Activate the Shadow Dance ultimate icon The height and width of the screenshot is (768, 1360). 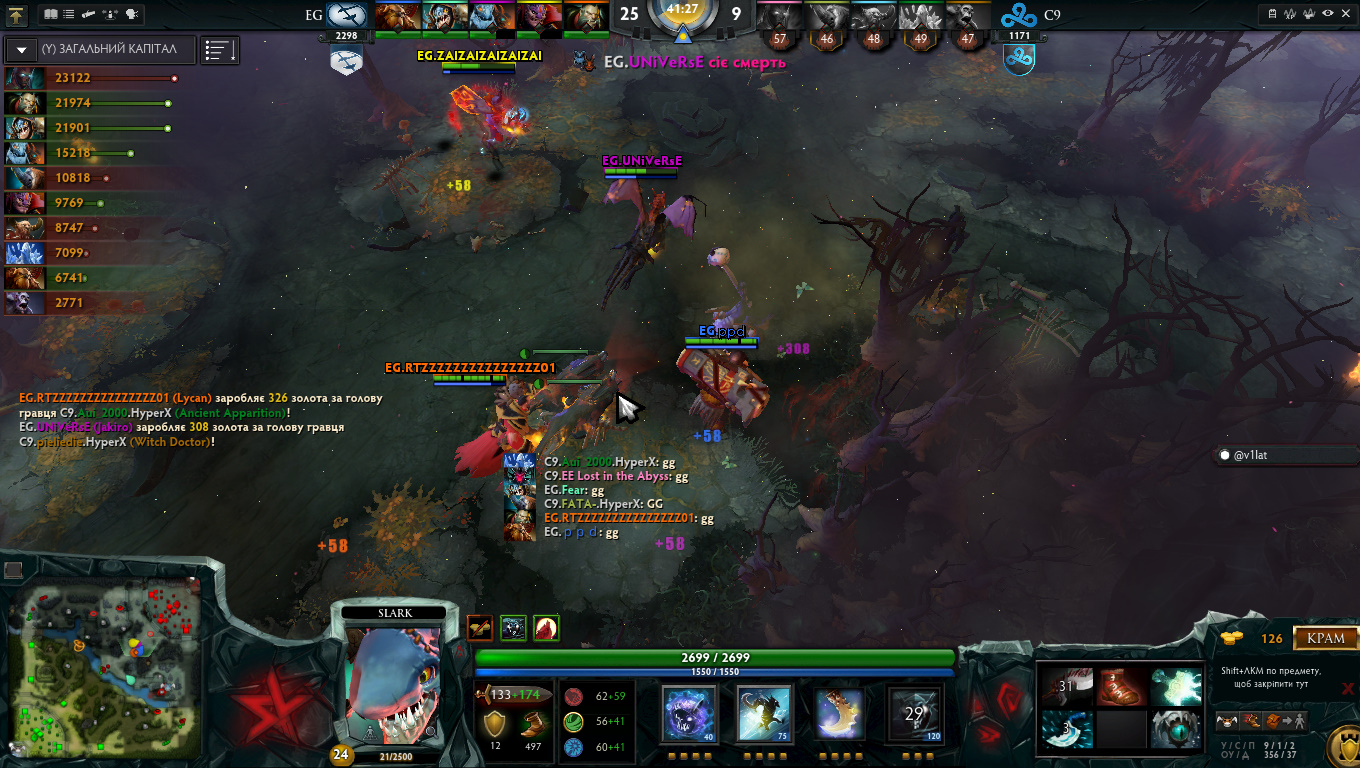pos(914,714)
